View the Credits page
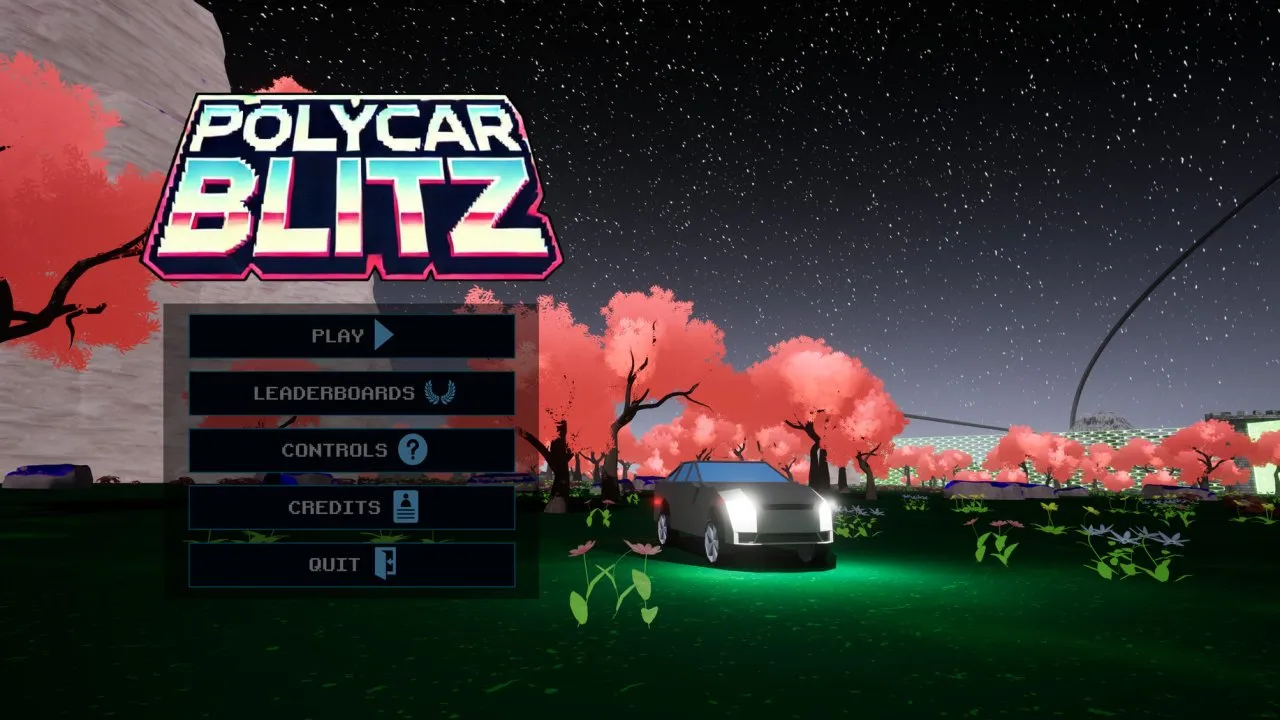The image size is (1280, 720). pyautogui.click(x=351, y=507)
